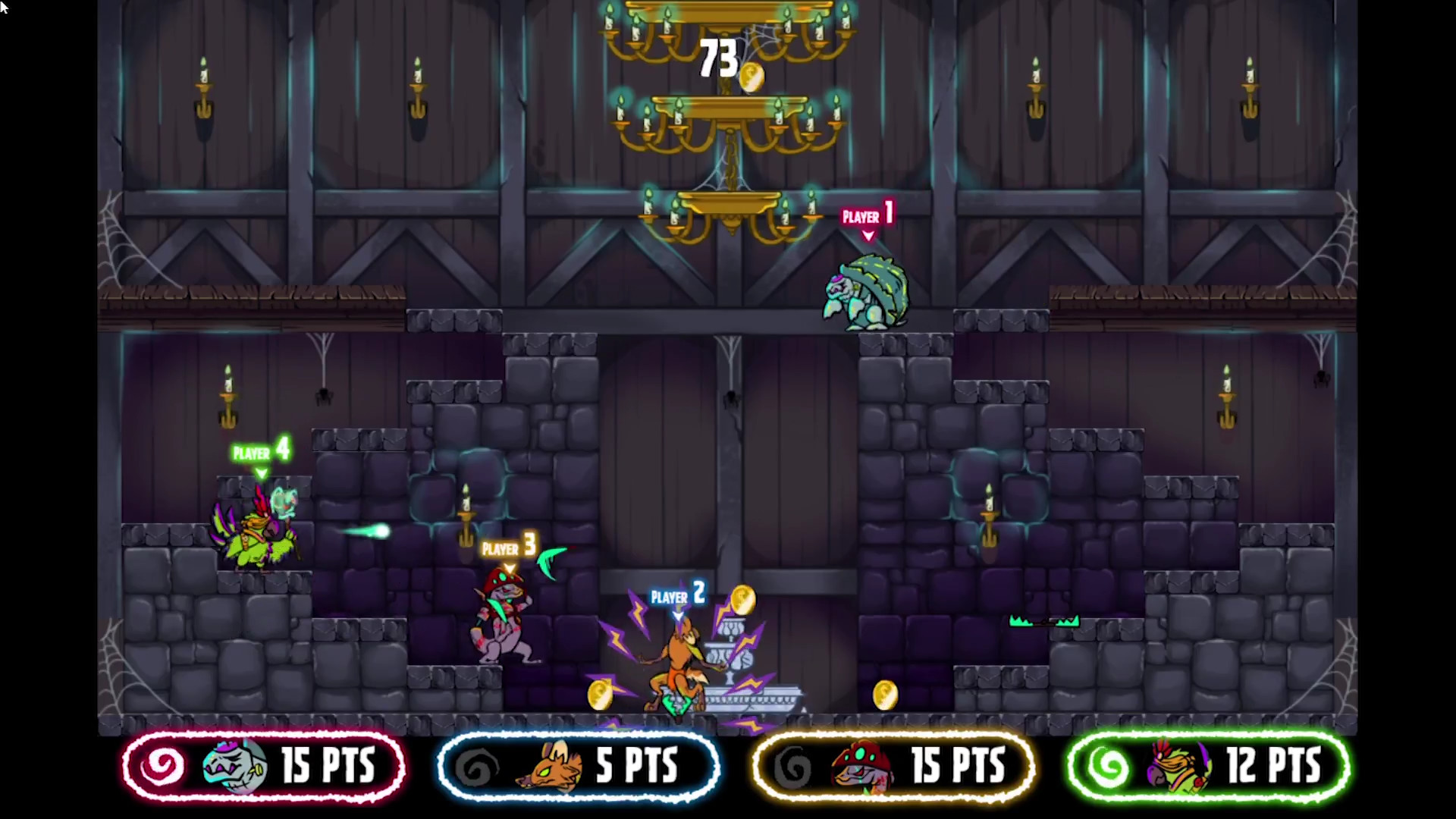Click the arrow under the Player 4 banner
This screenshot has width=1456, height=819.
[262, 472]
